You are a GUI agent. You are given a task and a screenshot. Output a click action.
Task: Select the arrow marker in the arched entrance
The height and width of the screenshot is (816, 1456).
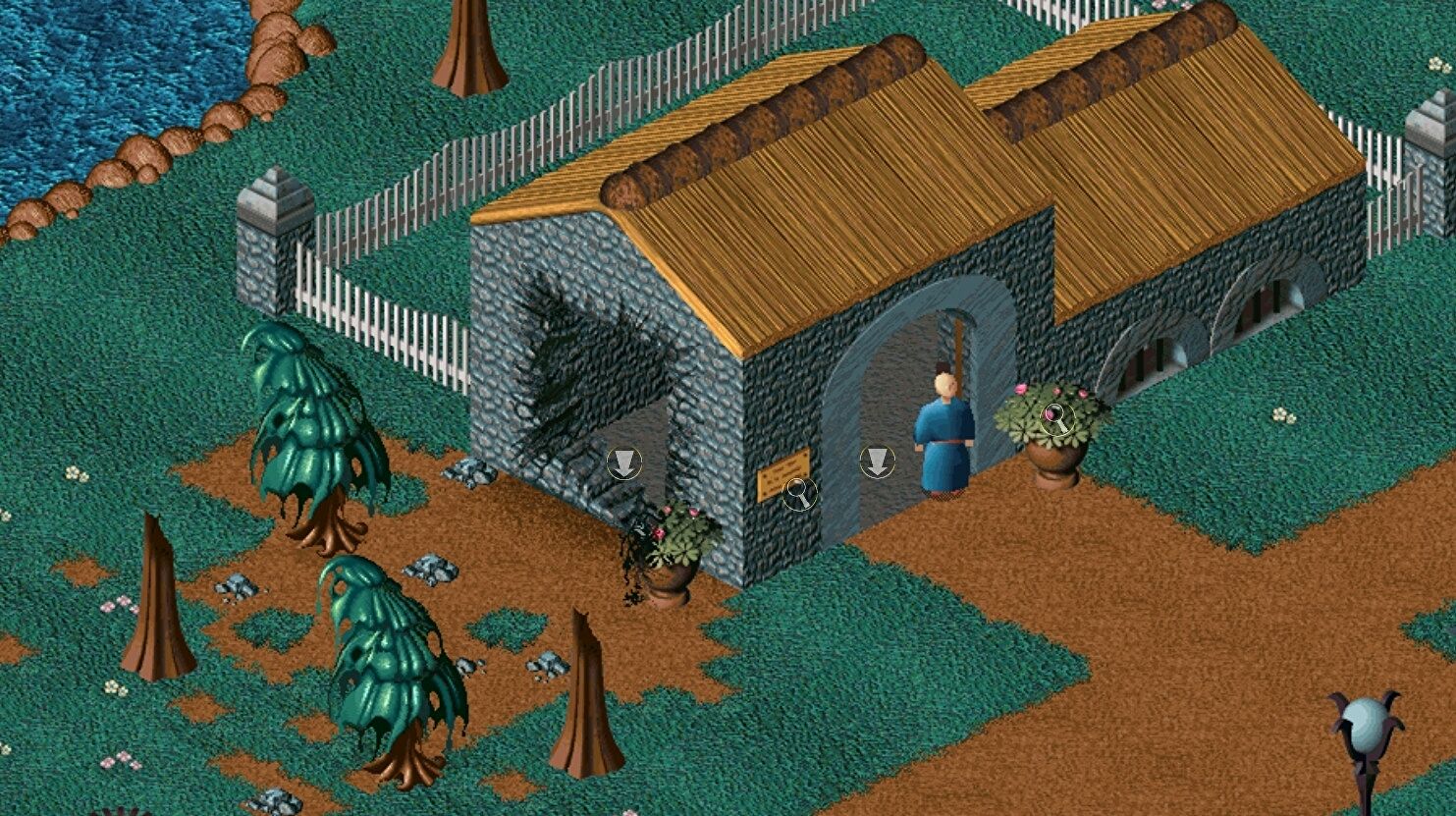(877, 462)
